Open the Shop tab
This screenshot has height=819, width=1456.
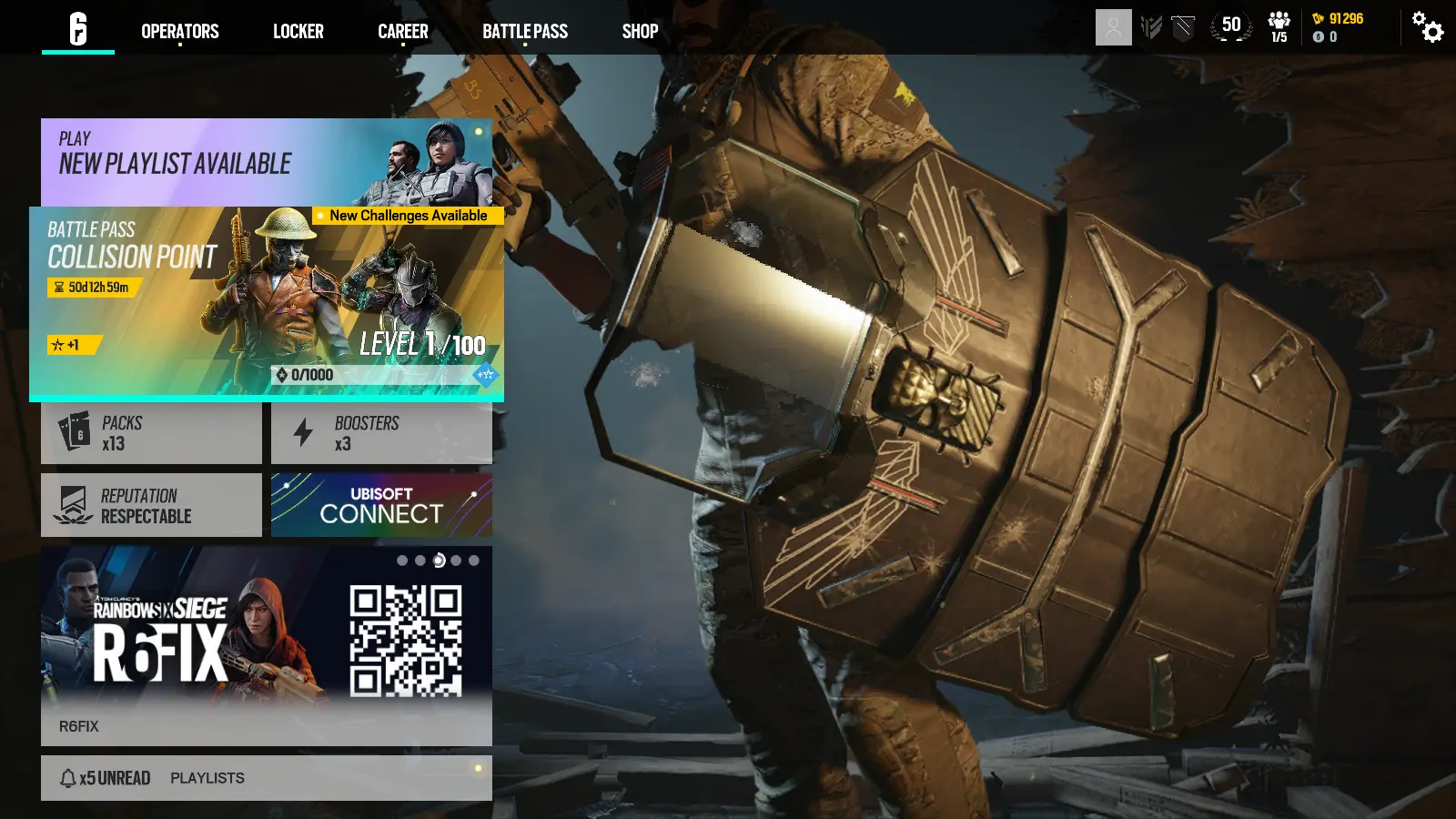640,31
